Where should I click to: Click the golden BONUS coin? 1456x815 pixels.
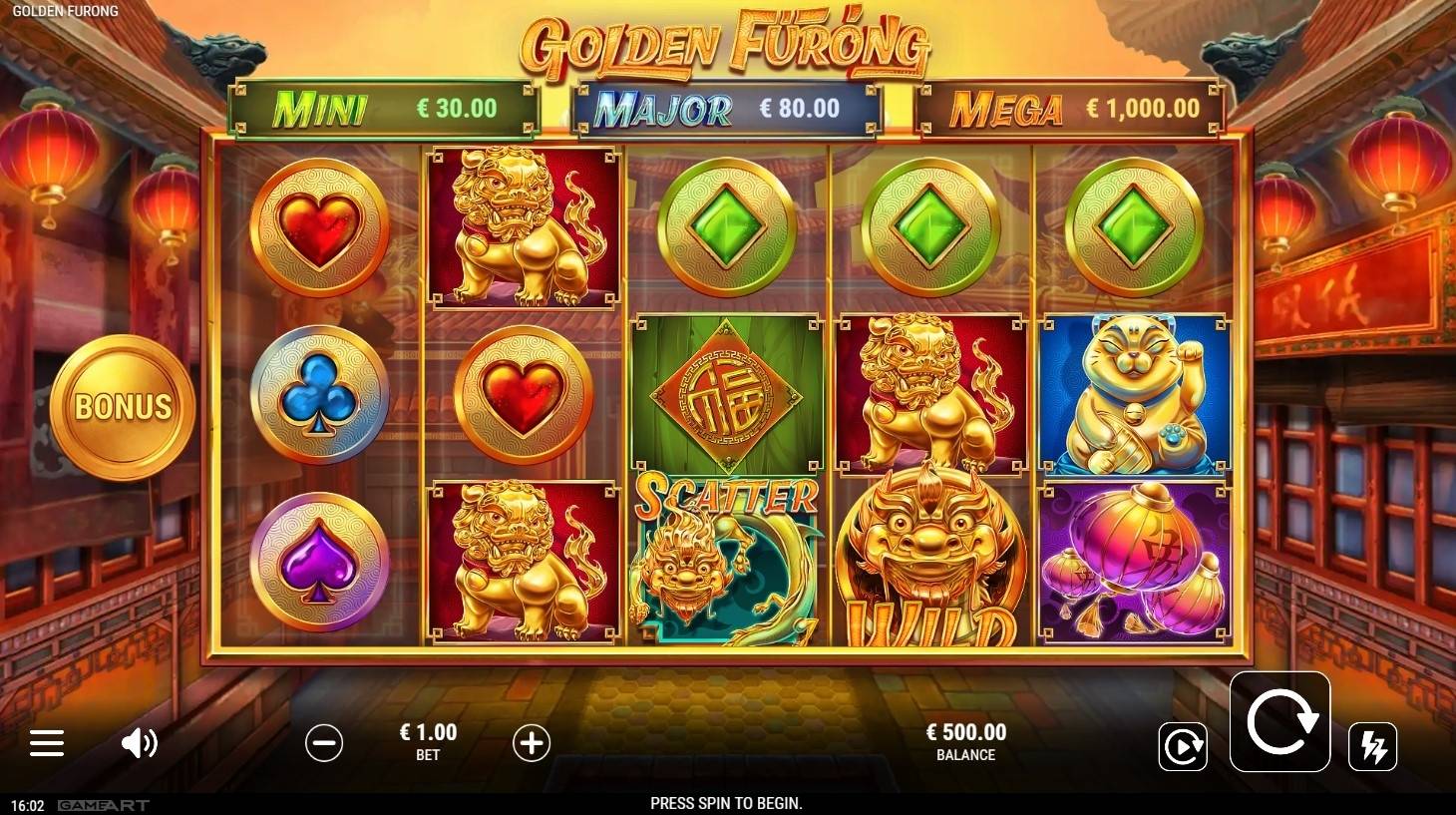pos(122,406)
